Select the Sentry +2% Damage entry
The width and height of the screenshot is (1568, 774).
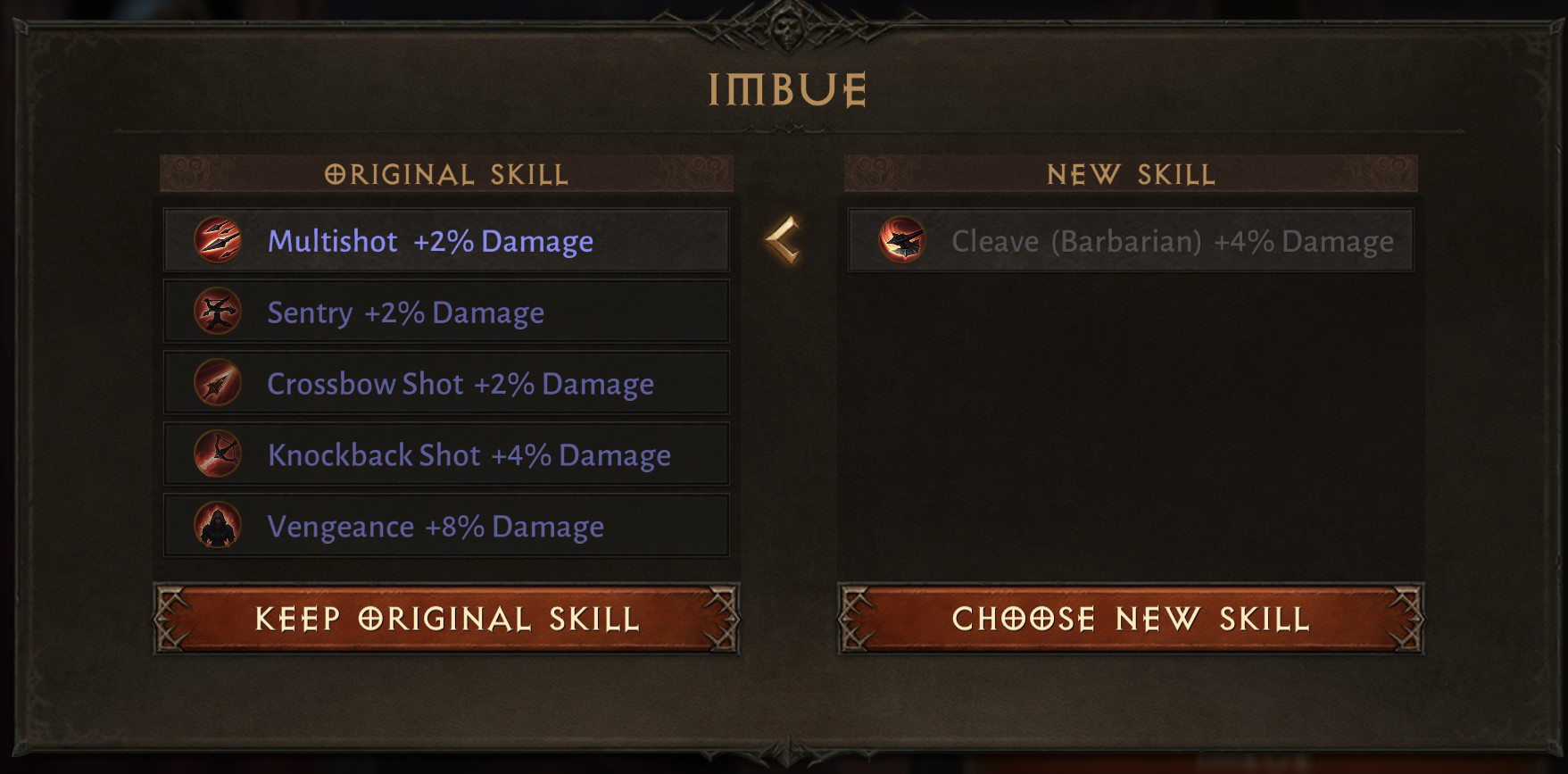tap(446, 311)
